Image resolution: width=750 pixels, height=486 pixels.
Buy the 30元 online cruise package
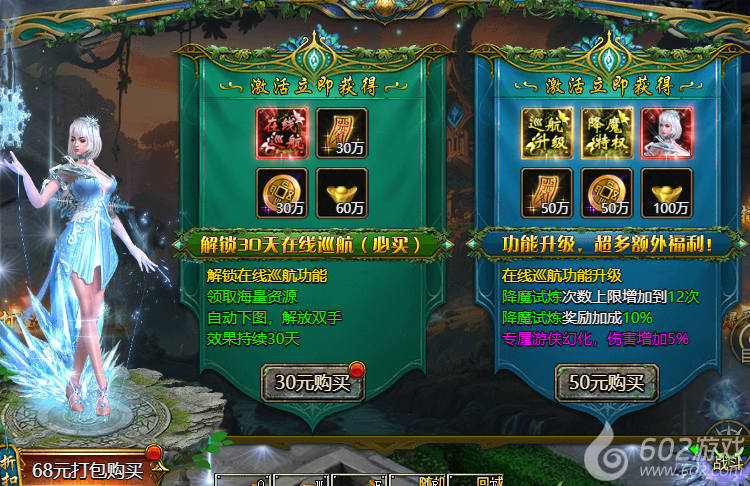point(311,382)
